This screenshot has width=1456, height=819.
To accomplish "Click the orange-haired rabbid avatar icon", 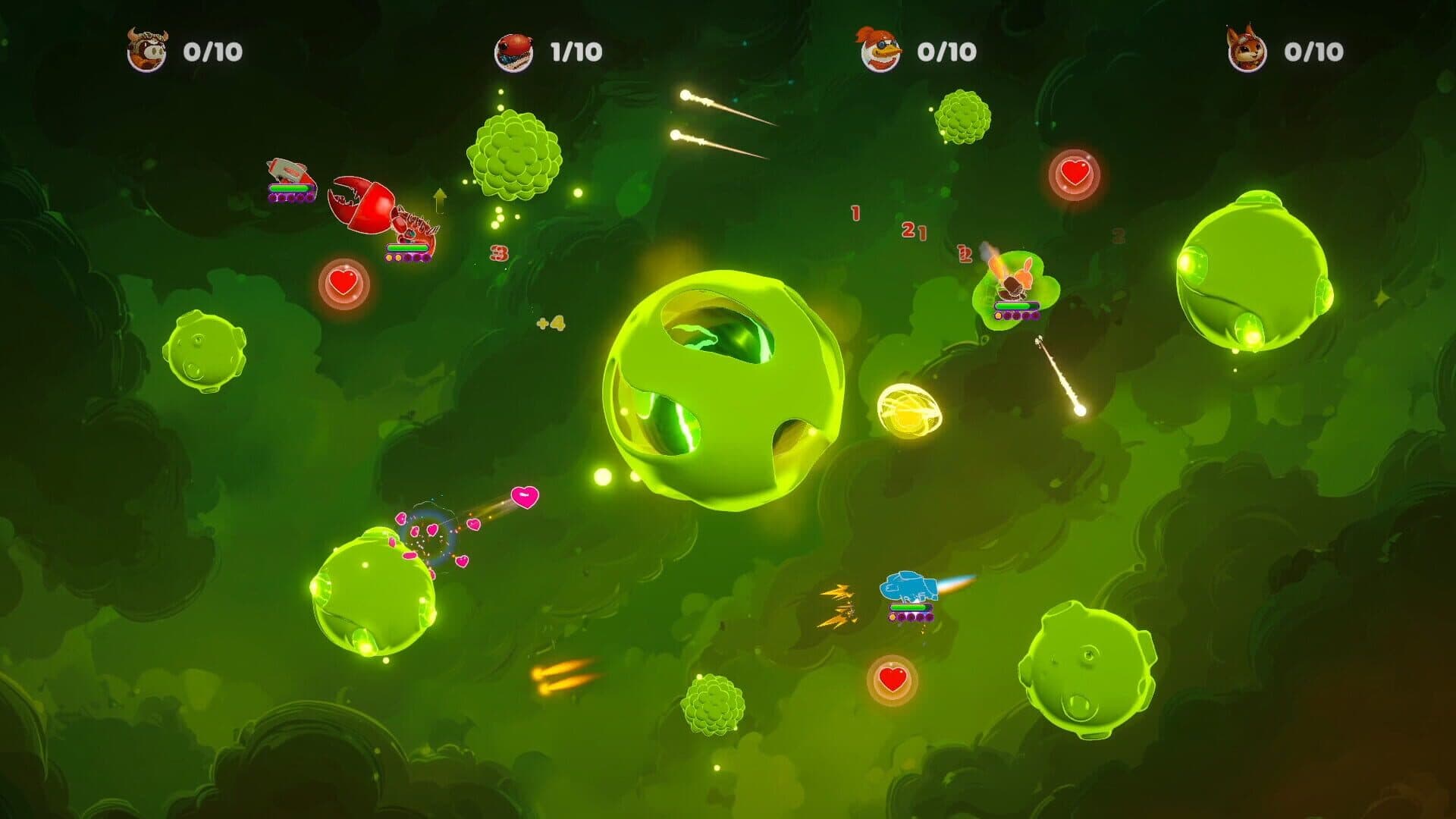I will point(882,52).
